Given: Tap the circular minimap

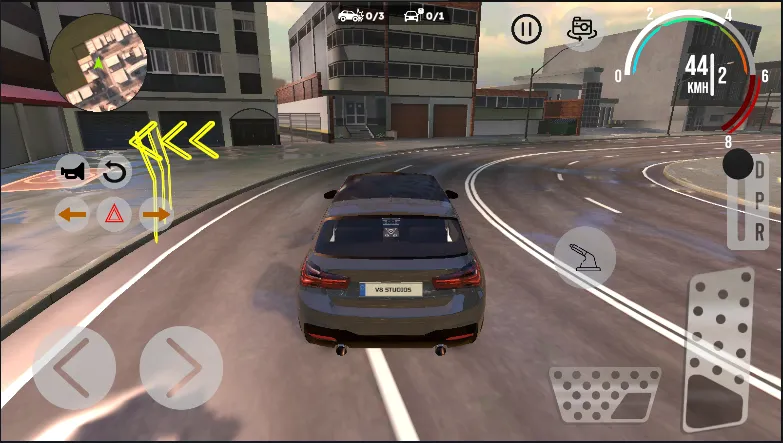Looking at the screenshot, I should [98, 62].
